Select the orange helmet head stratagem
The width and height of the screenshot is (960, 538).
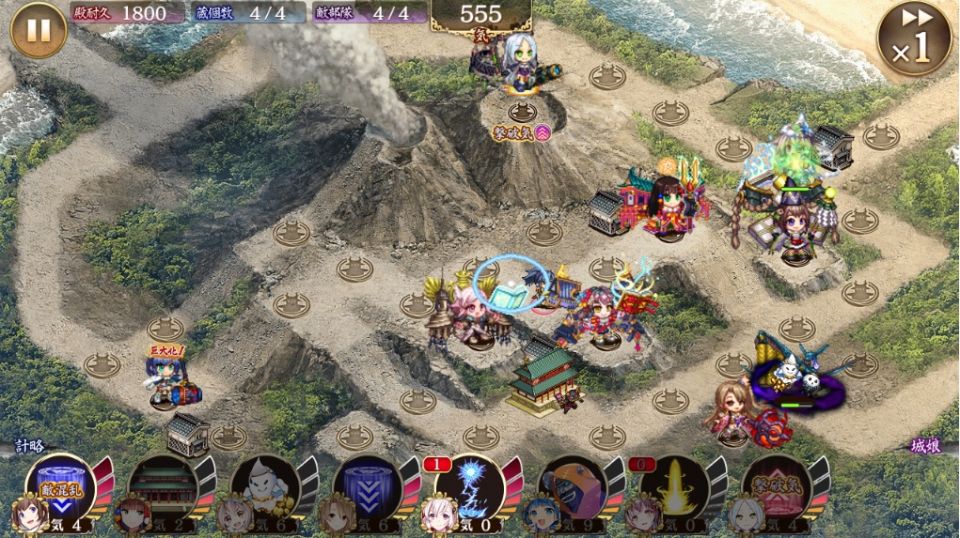pos(571,486)
